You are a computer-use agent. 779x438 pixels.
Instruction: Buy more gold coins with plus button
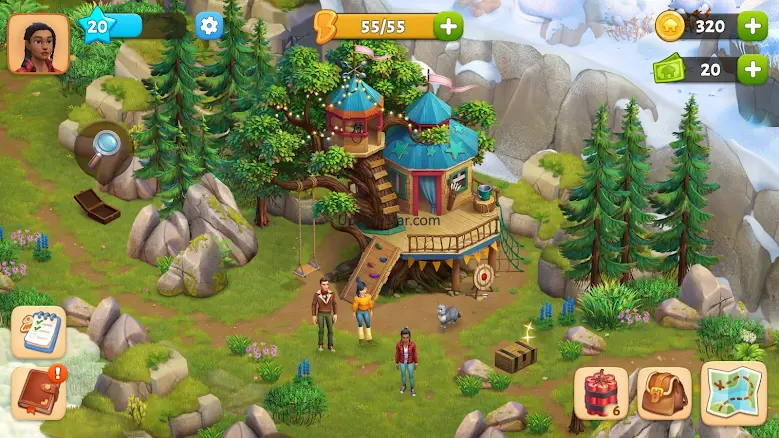coord(752,26)
